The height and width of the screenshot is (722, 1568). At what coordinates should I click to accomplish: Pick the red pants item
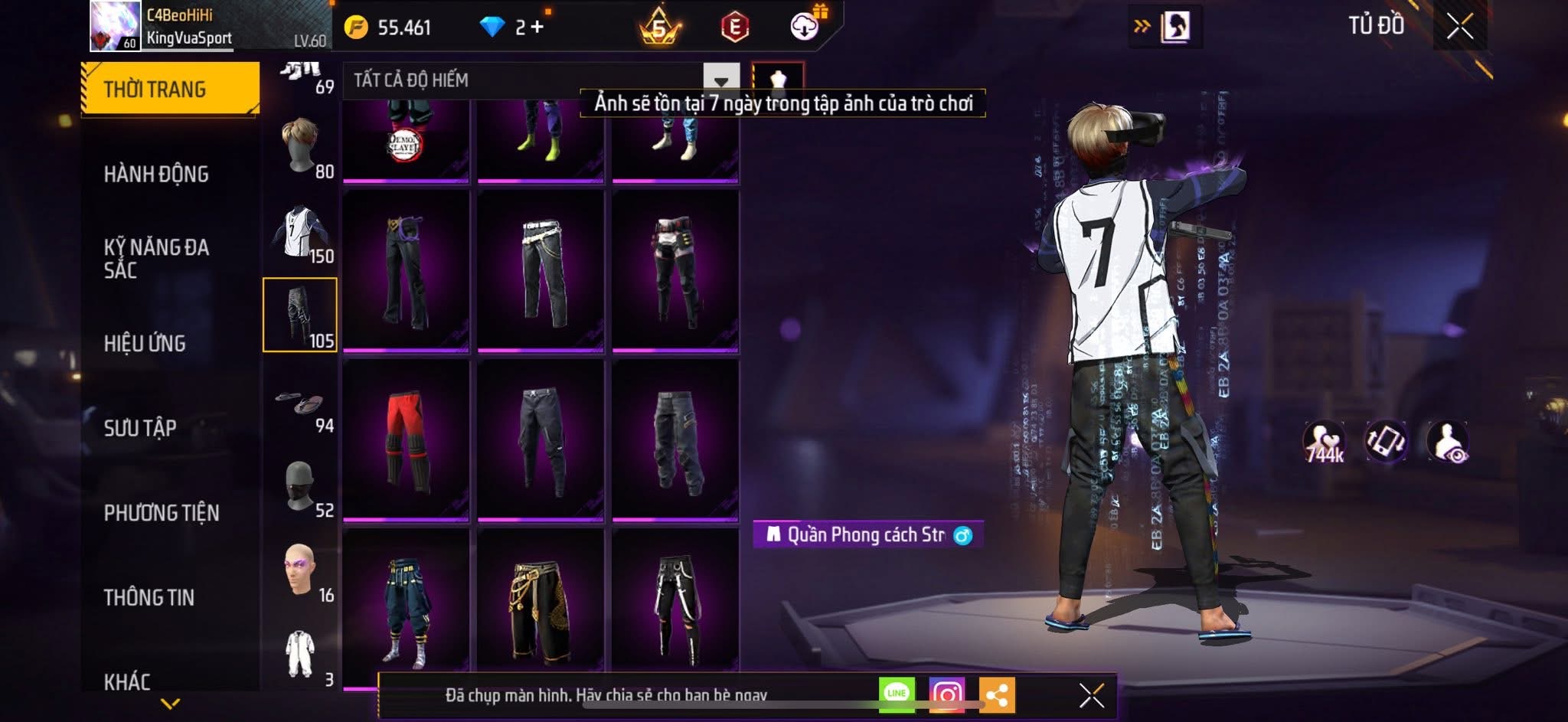(406, 440)
